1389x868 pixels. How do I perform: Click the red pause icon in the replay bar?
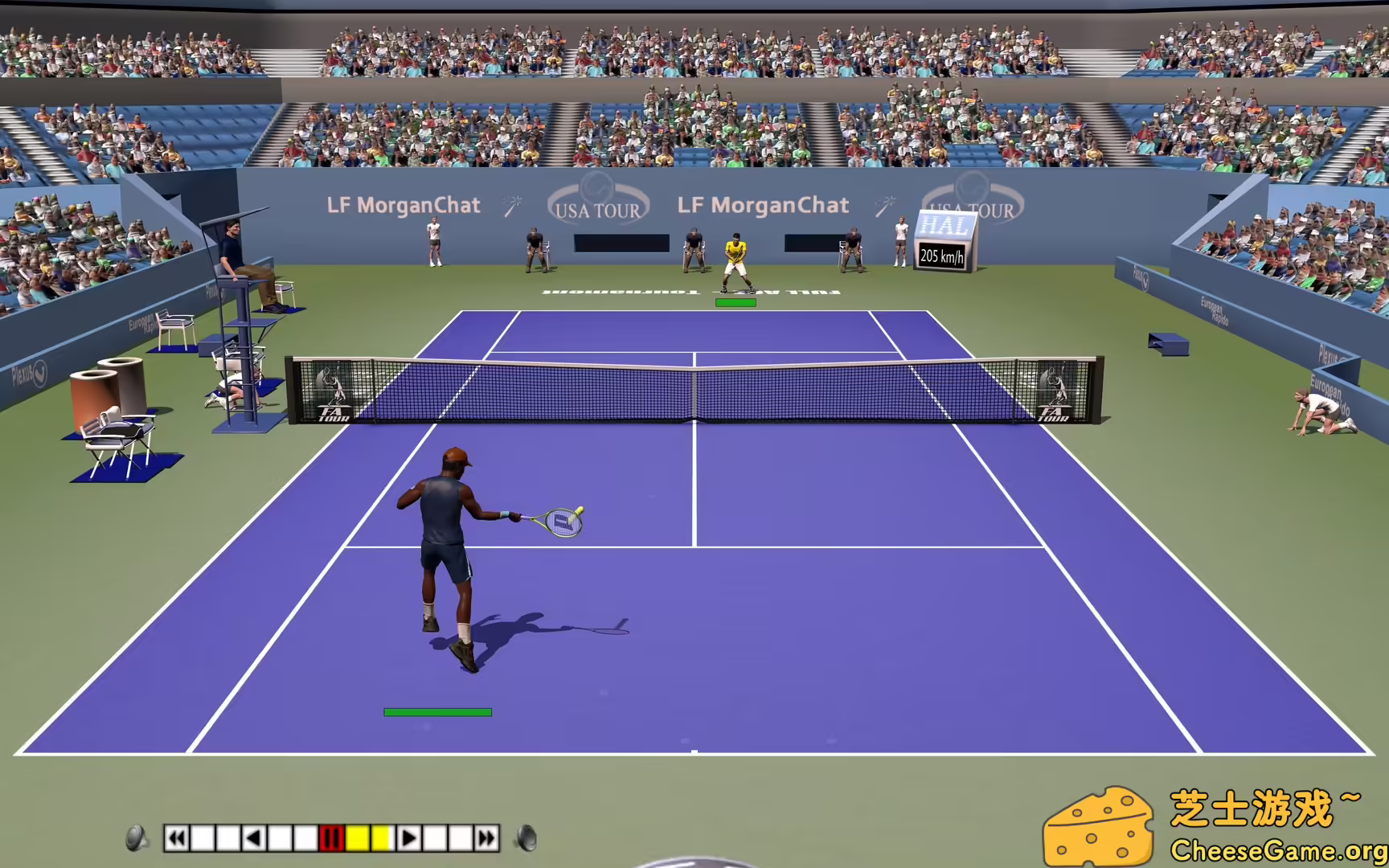tap(332, 840)
